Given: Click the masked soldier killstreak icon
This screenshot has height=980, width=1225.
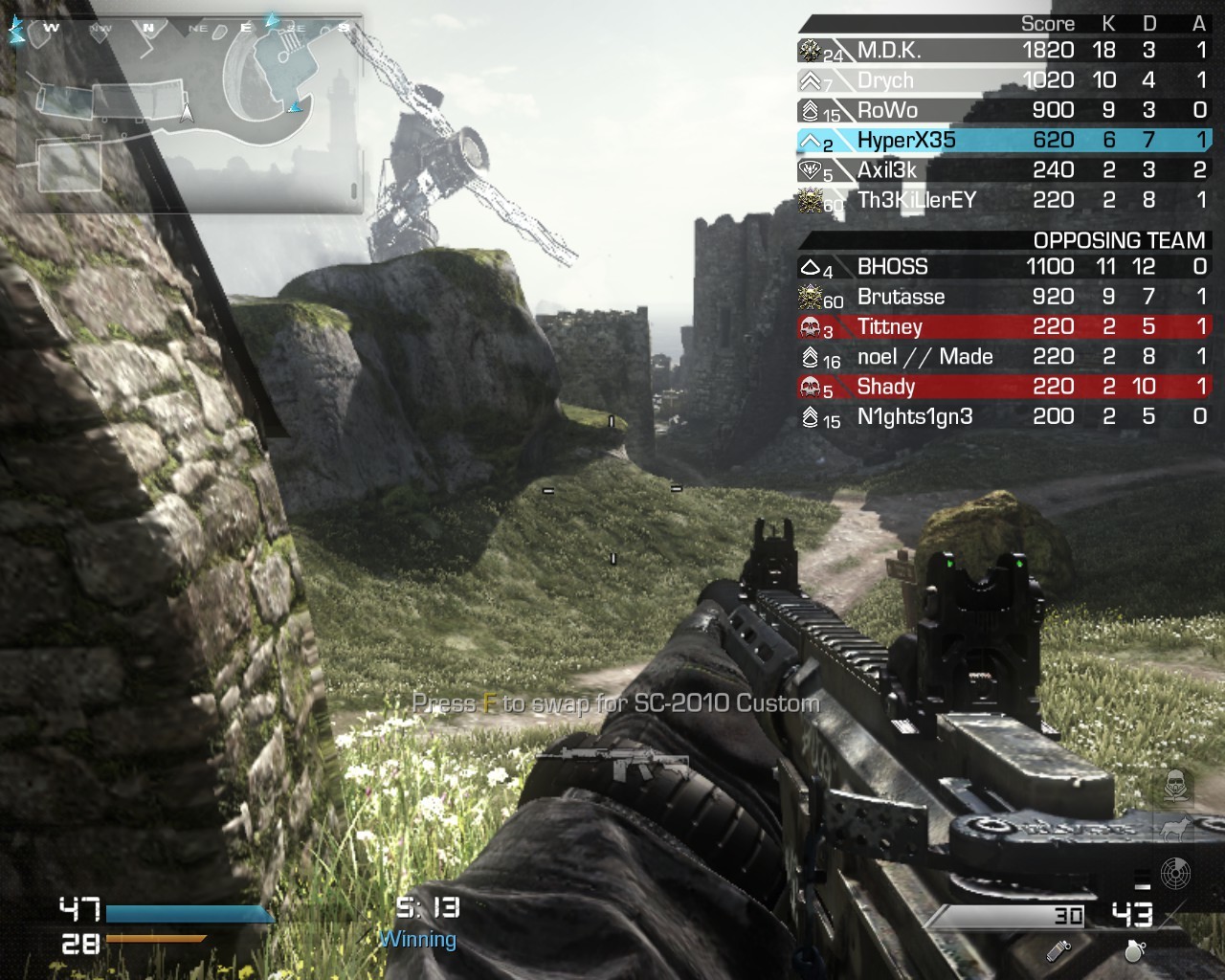Looking at the screenshot, I should pos(1176,786).
